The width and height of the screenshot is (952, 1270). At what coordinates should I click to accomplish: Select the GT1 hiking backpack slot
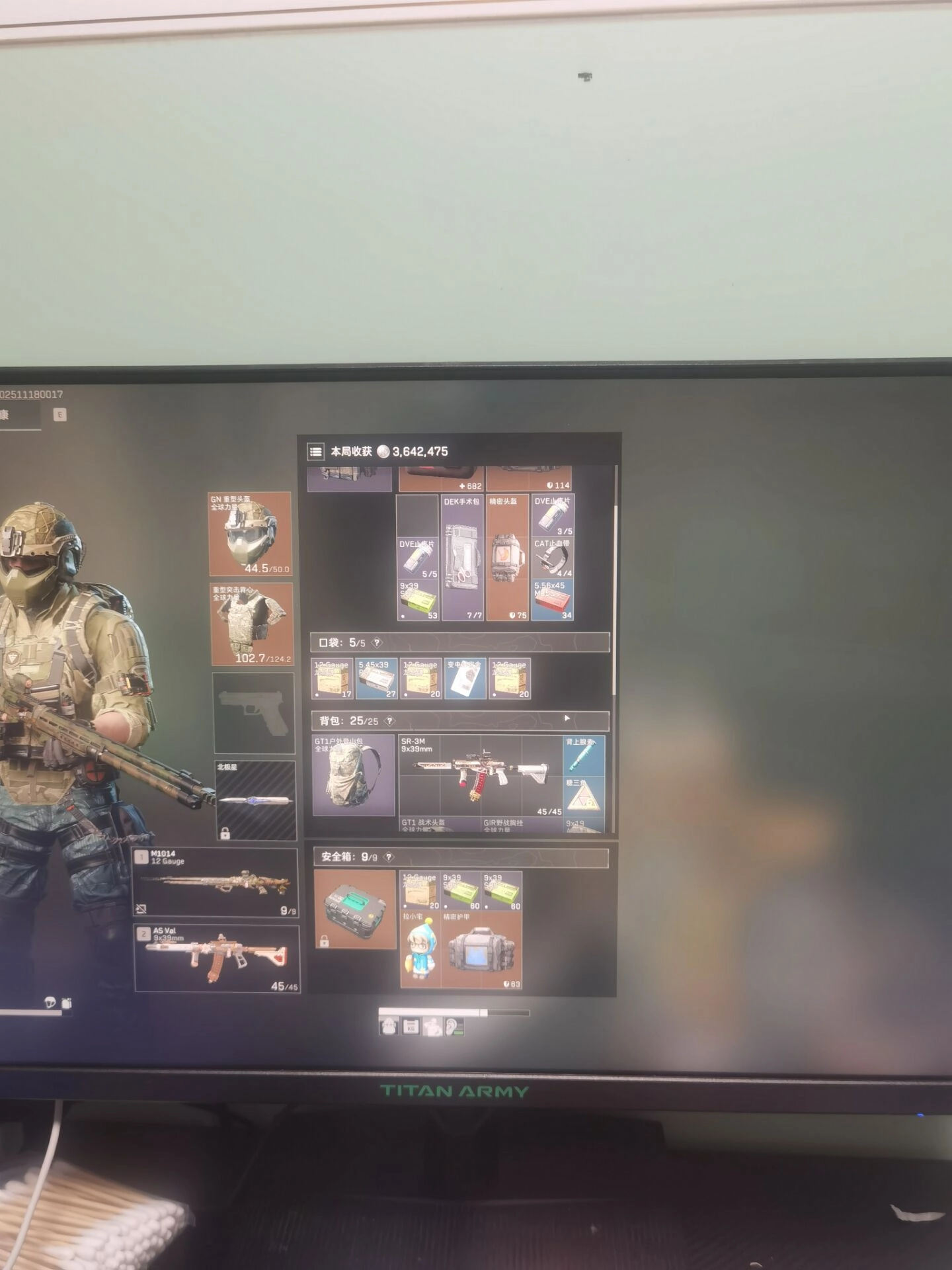354,775
